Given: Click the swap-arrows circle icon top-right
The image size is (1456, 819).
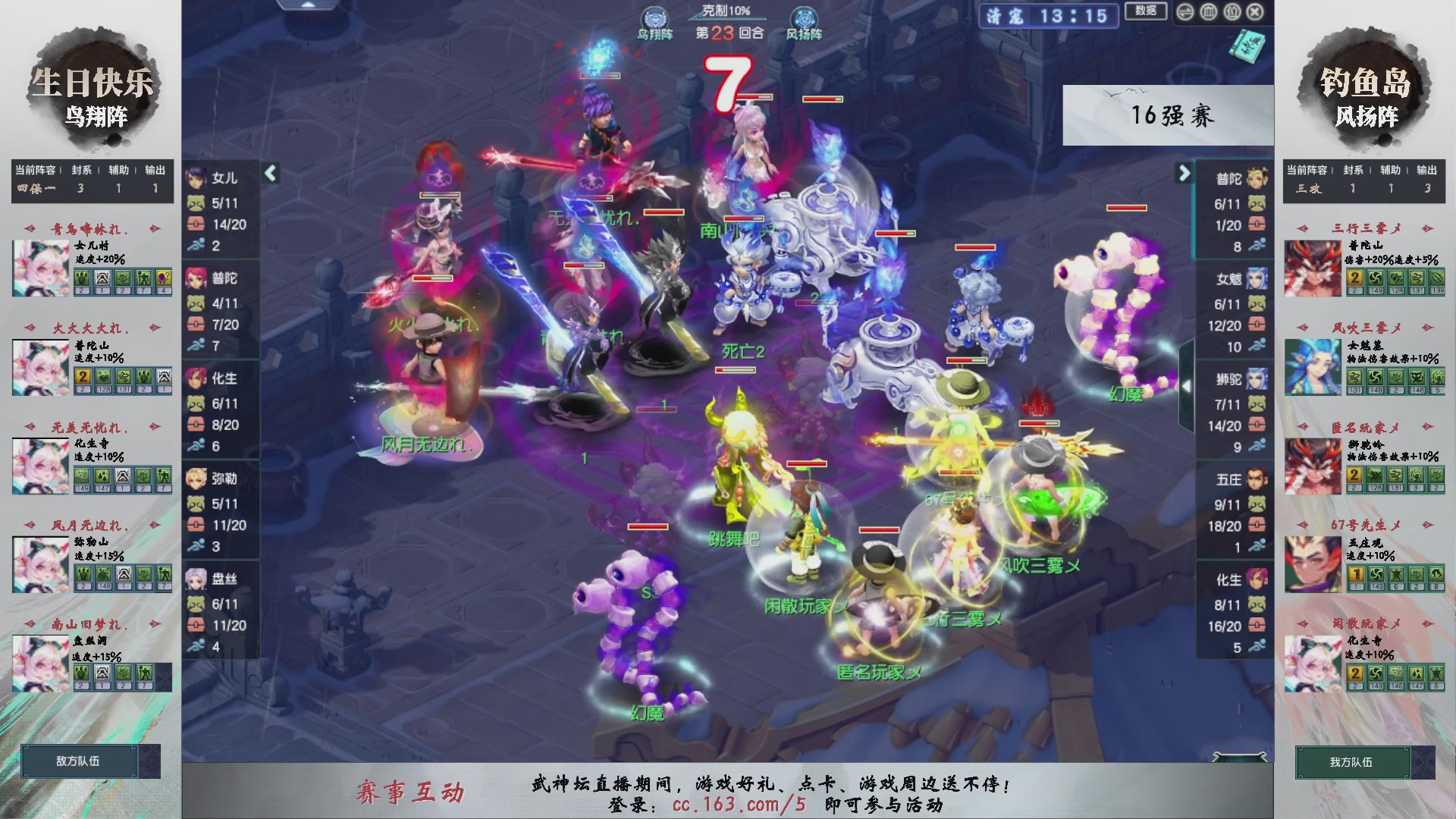Looking at the screenshot, I should (x=1185, y=11).
